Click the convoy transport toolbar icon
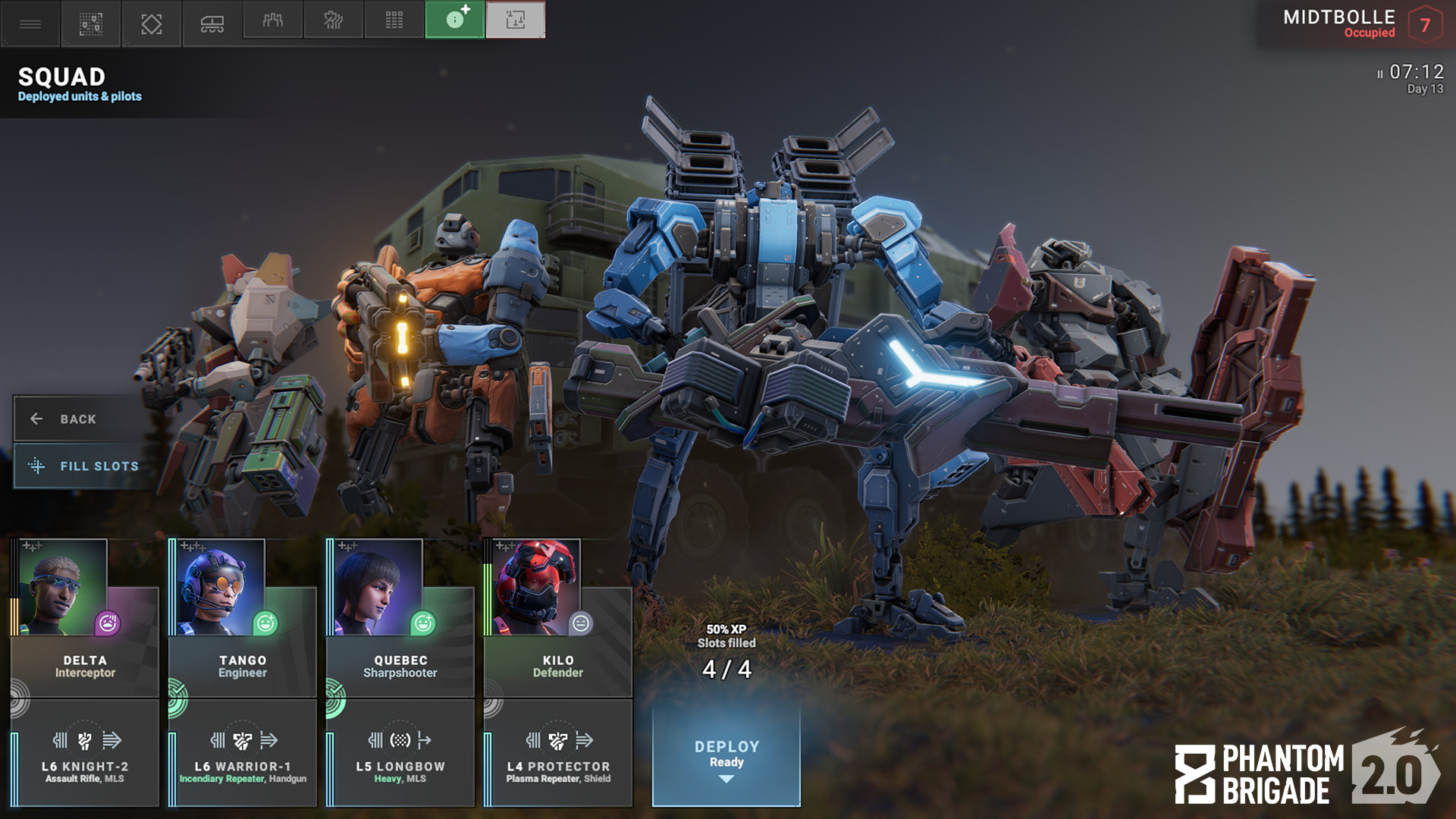The width and height of the screenshot is (1456, 819). [211, 23]
